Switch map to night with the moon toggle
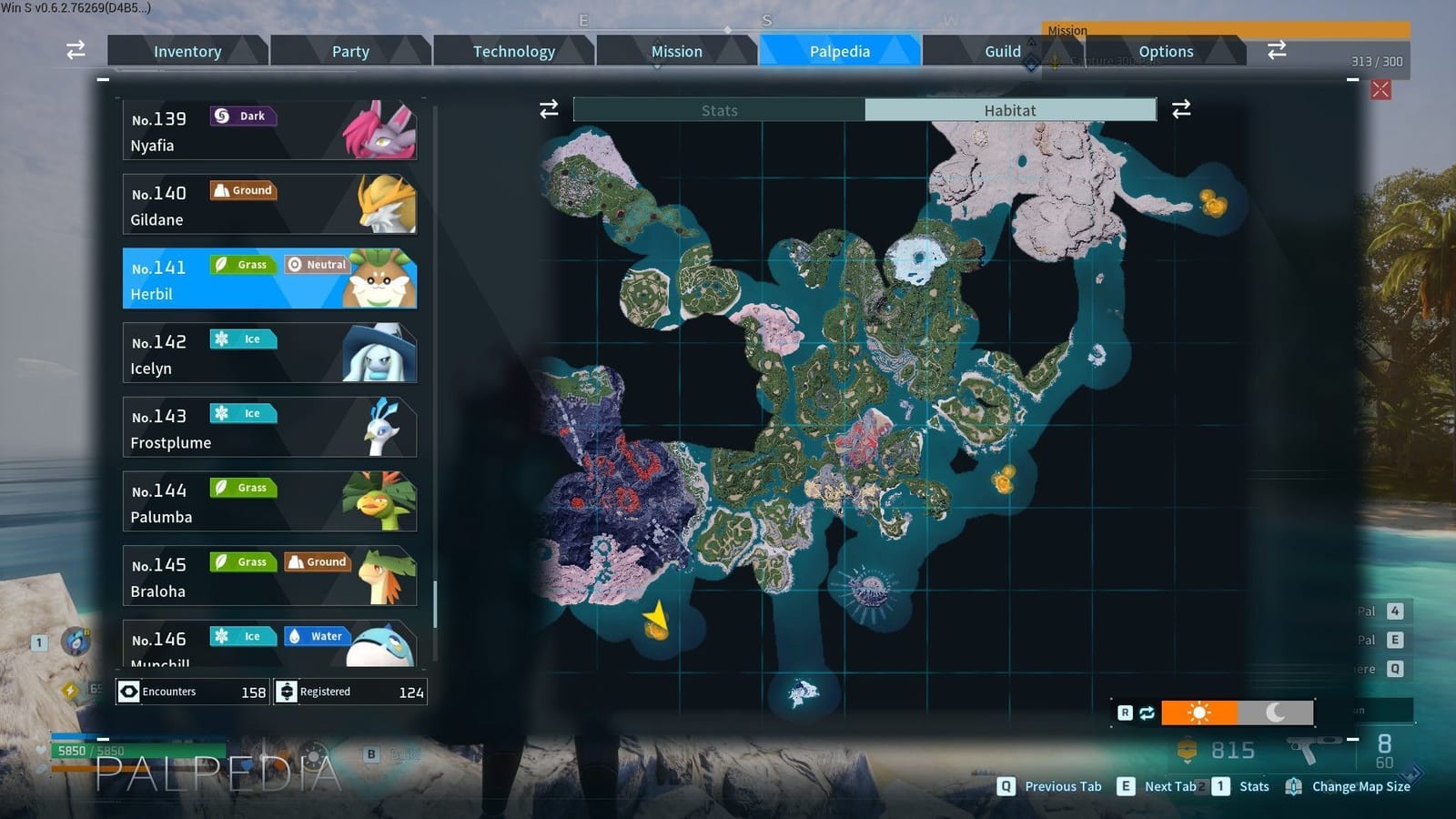The width and height of the screenshot is (1456, 819). pyautogui.click(x=1274, y=713)
